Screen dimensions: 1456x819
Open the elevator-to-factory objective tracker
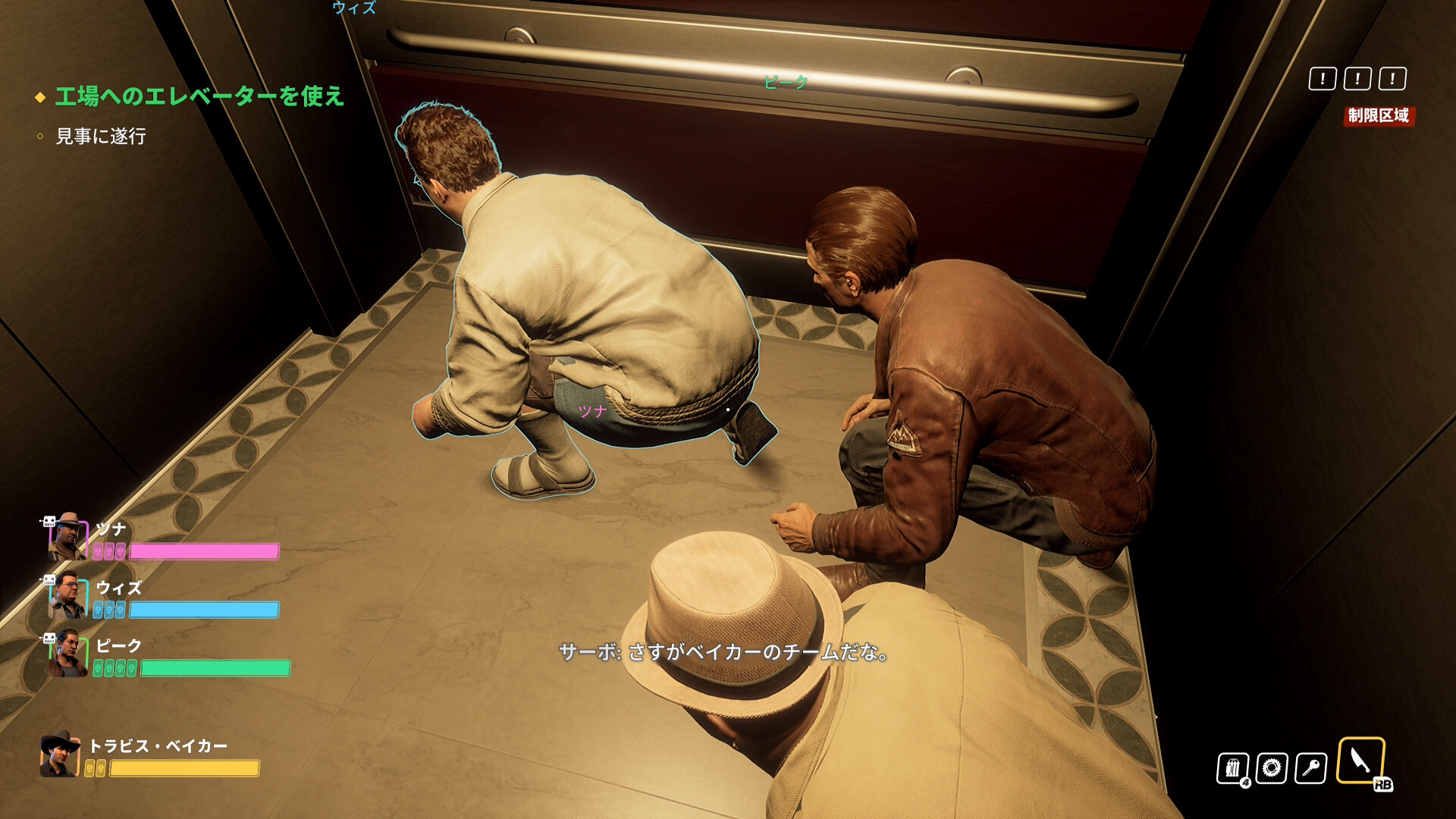click(x=199, y=96)
